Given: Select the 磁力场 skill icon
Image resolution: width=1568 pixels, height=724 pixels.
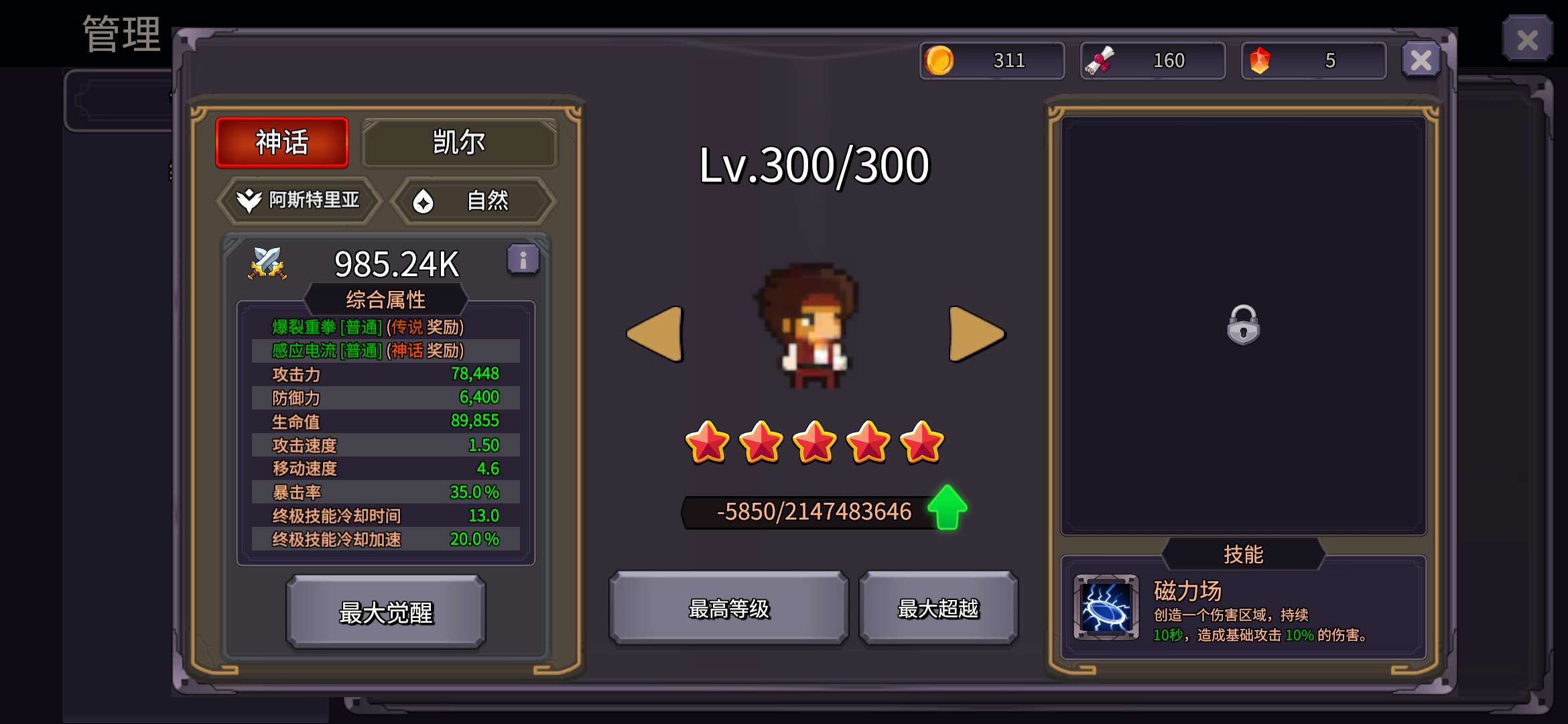Looking at the screenshot, I should (1106, 607).
